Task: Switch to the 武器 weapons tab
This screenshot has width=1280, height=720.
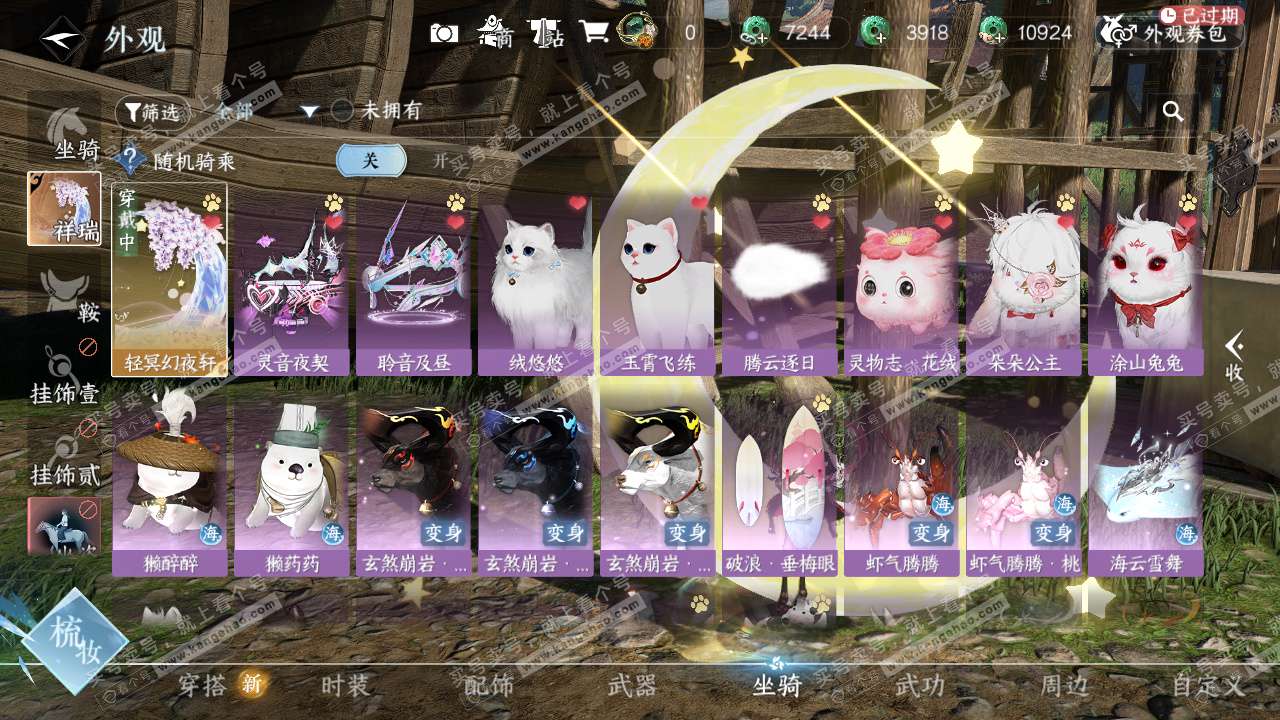Action: (632, 685)
